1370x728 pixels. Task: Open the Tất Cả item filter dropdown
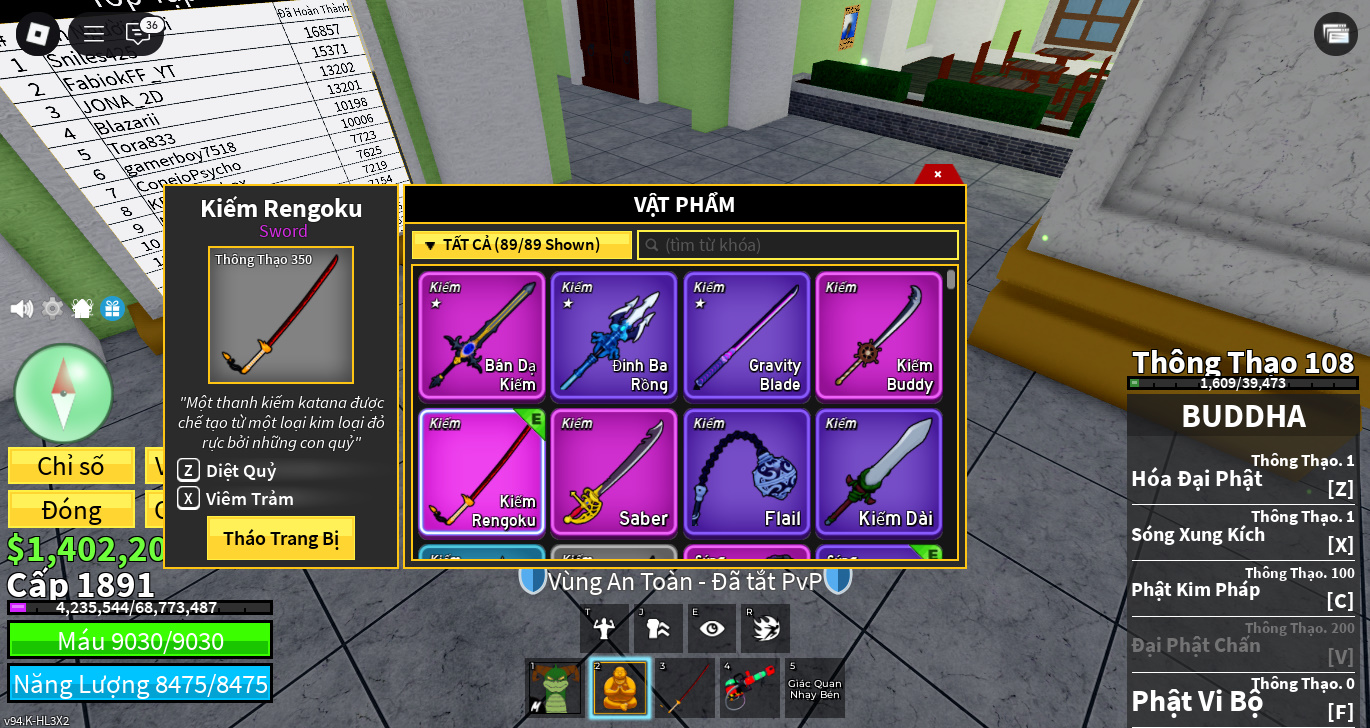(521, 245)
